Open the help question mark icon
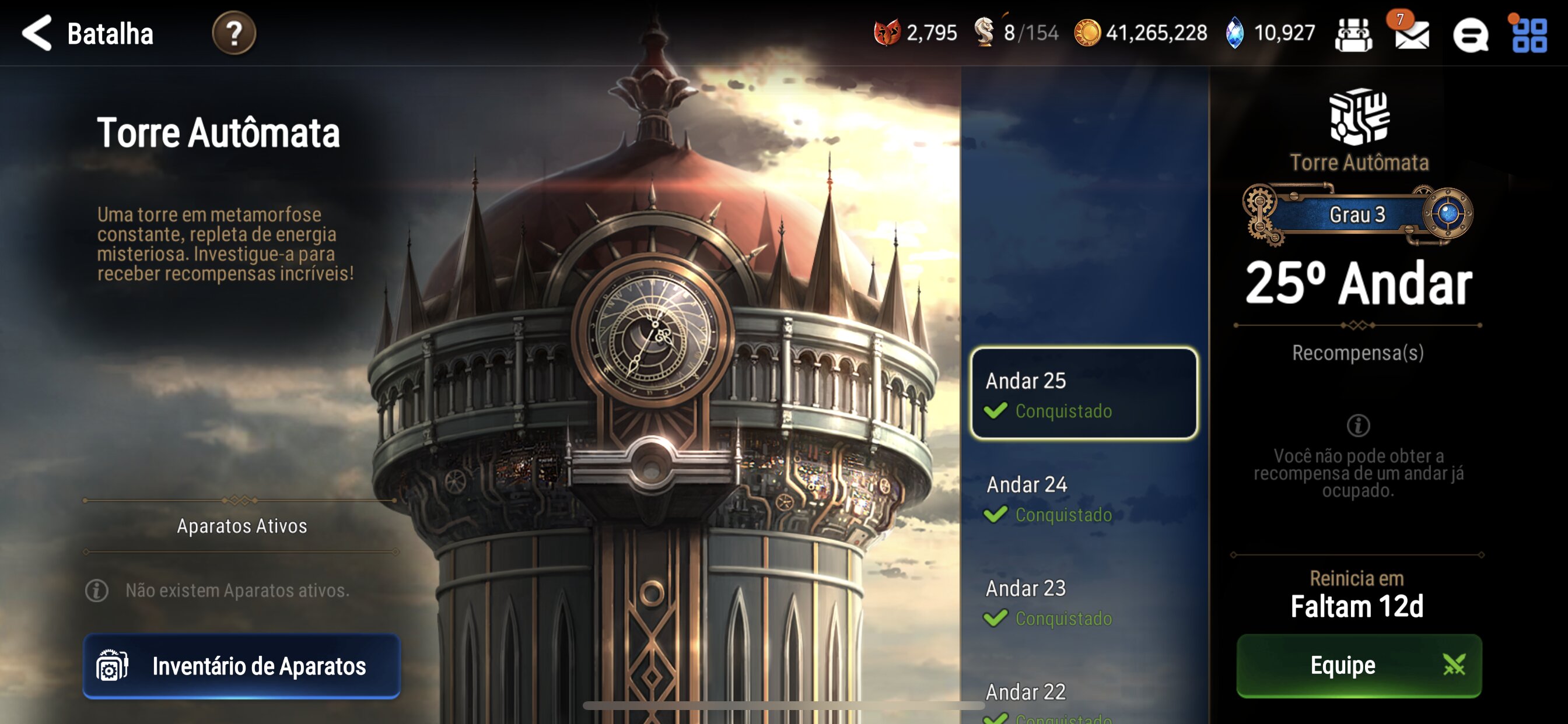 tap(234, 33)
